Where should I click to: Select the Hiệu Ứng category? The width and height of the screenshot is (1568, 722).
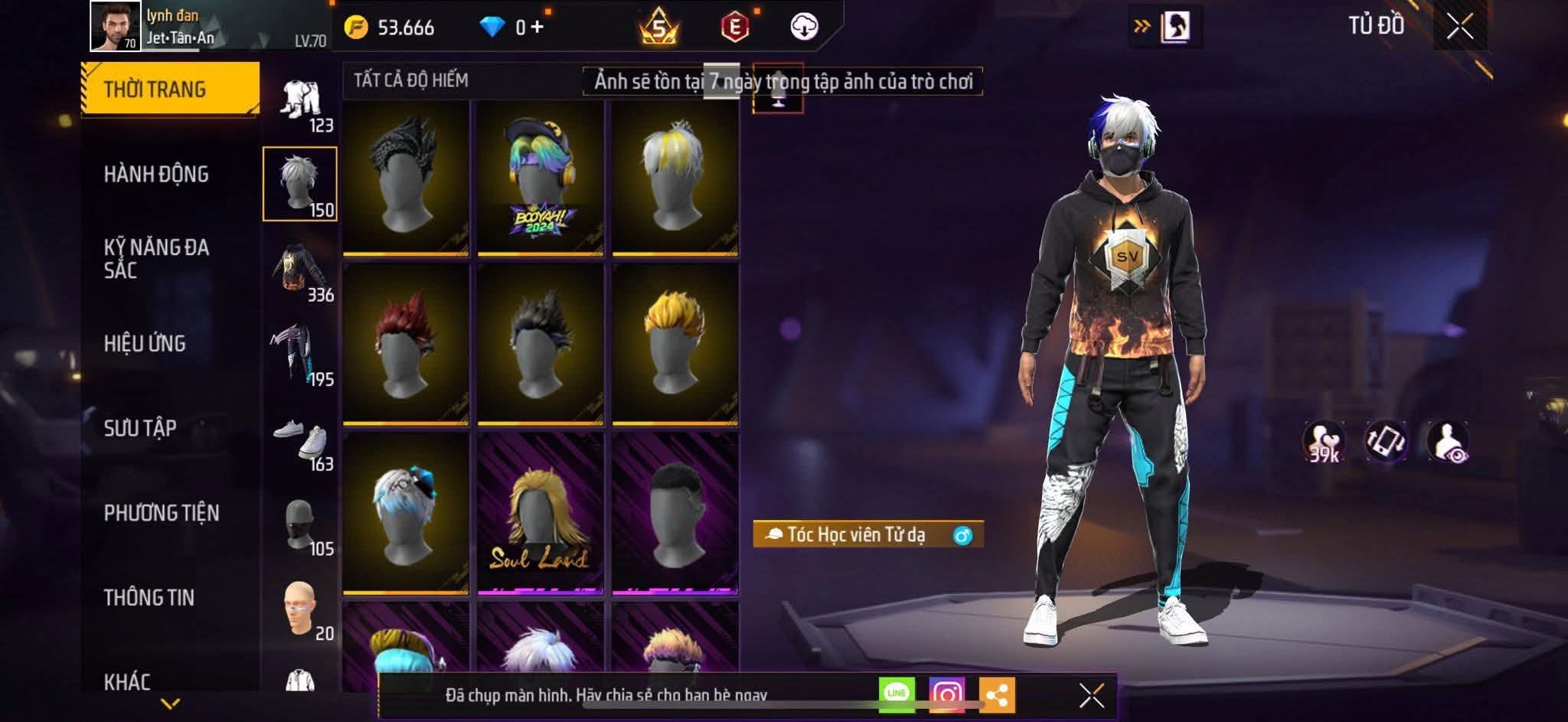145,343
